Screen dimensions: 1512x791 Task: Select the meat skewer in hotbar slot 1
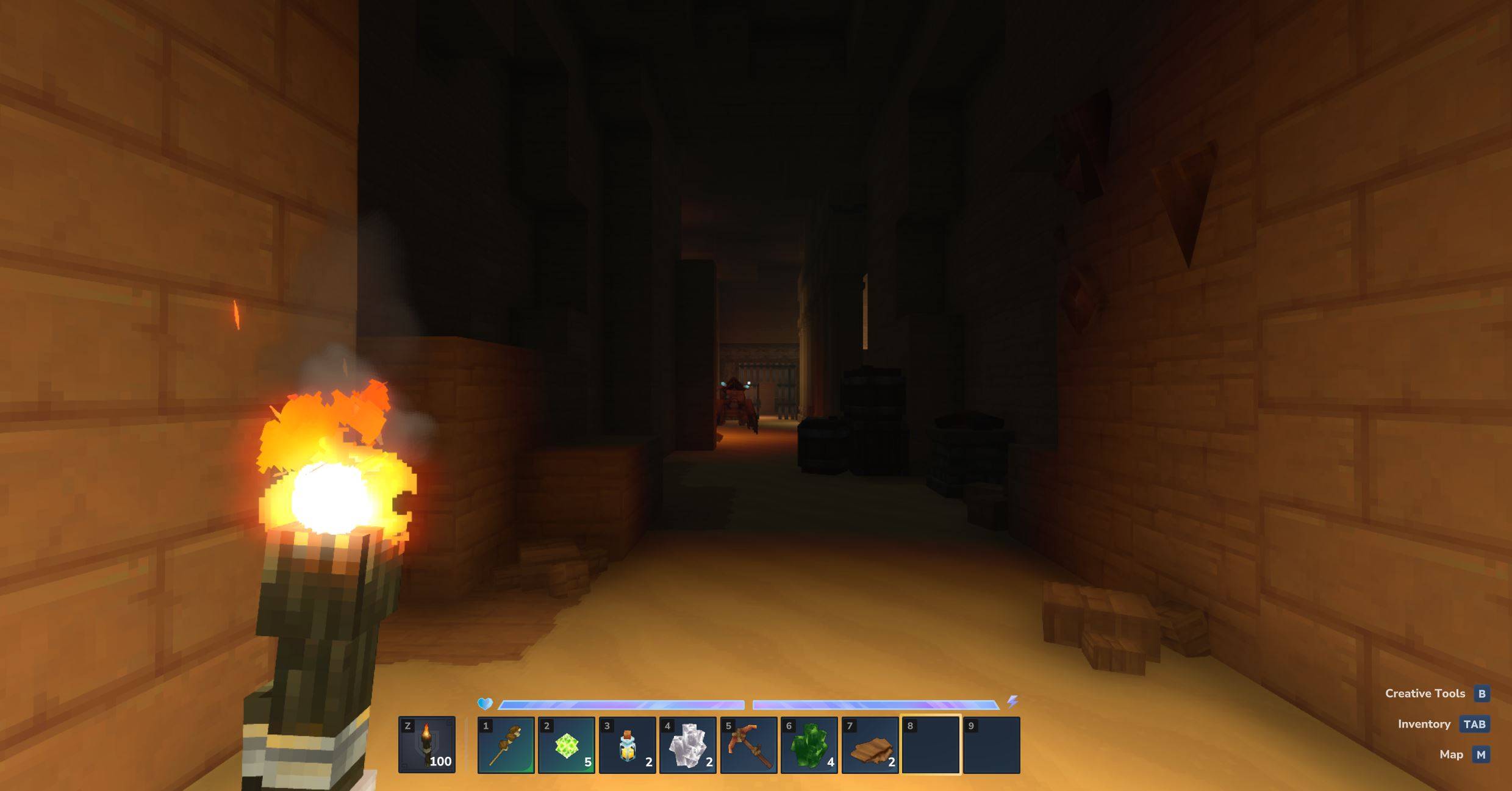tap(506, 745)
